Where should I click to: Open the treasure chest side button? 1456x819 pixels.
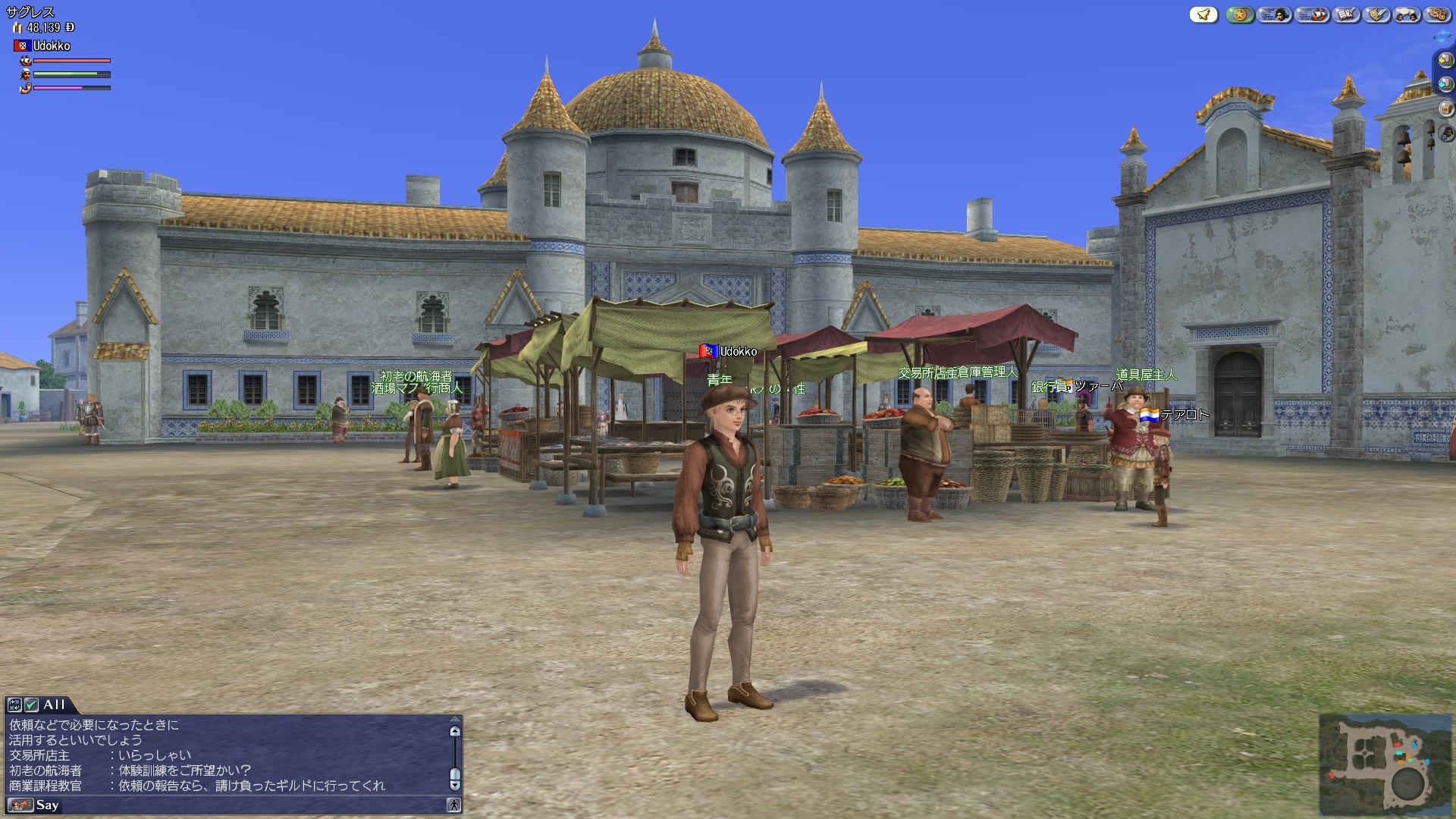click(1445, 108)
